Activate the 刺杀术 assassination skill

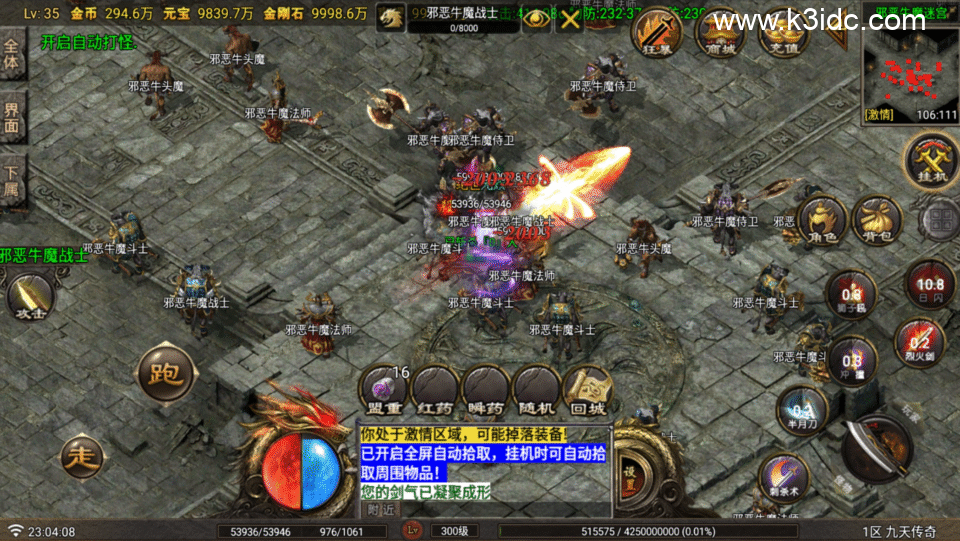(x=783, y=478)
